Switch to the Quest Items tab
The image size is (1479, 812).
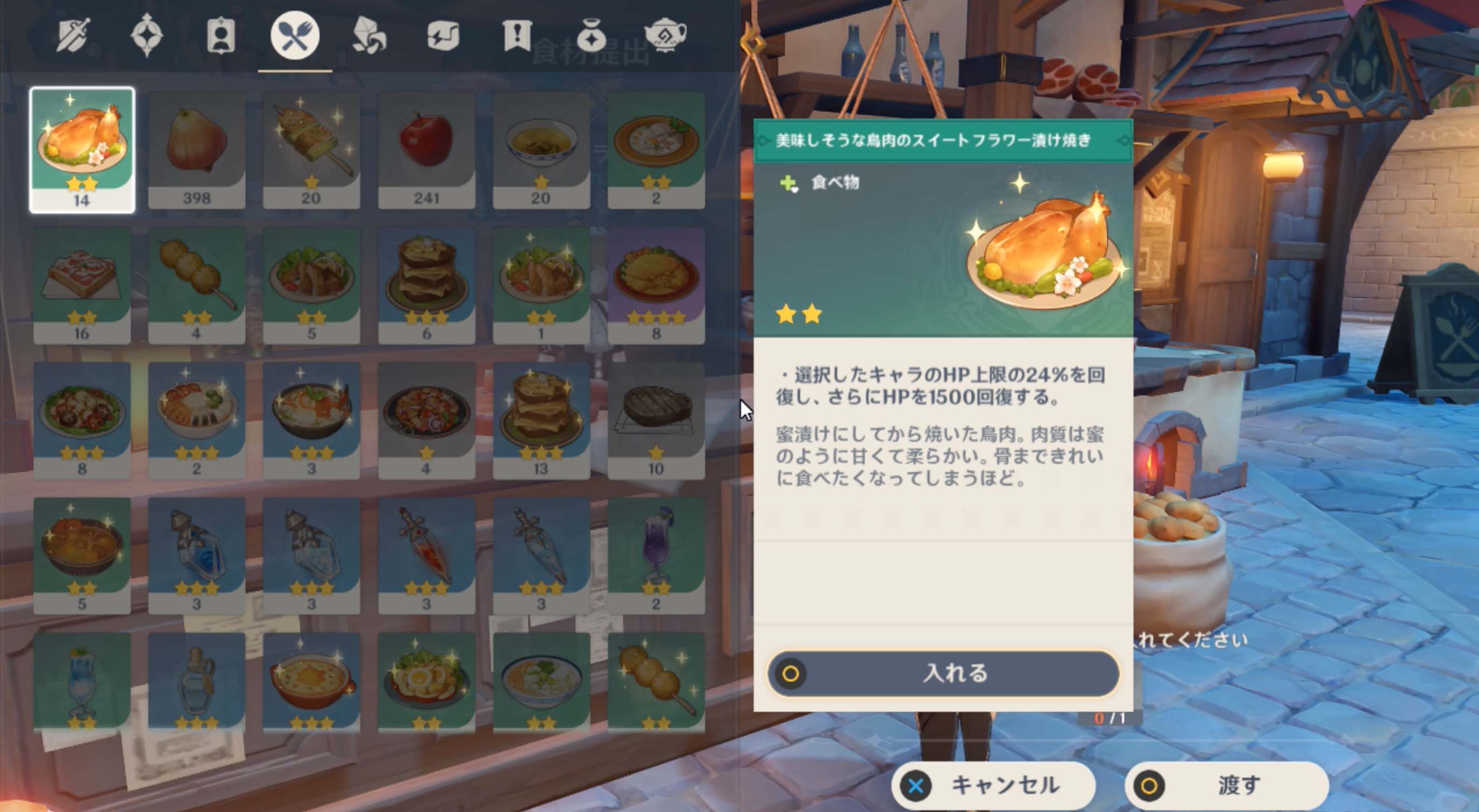(x=516, y=35)
